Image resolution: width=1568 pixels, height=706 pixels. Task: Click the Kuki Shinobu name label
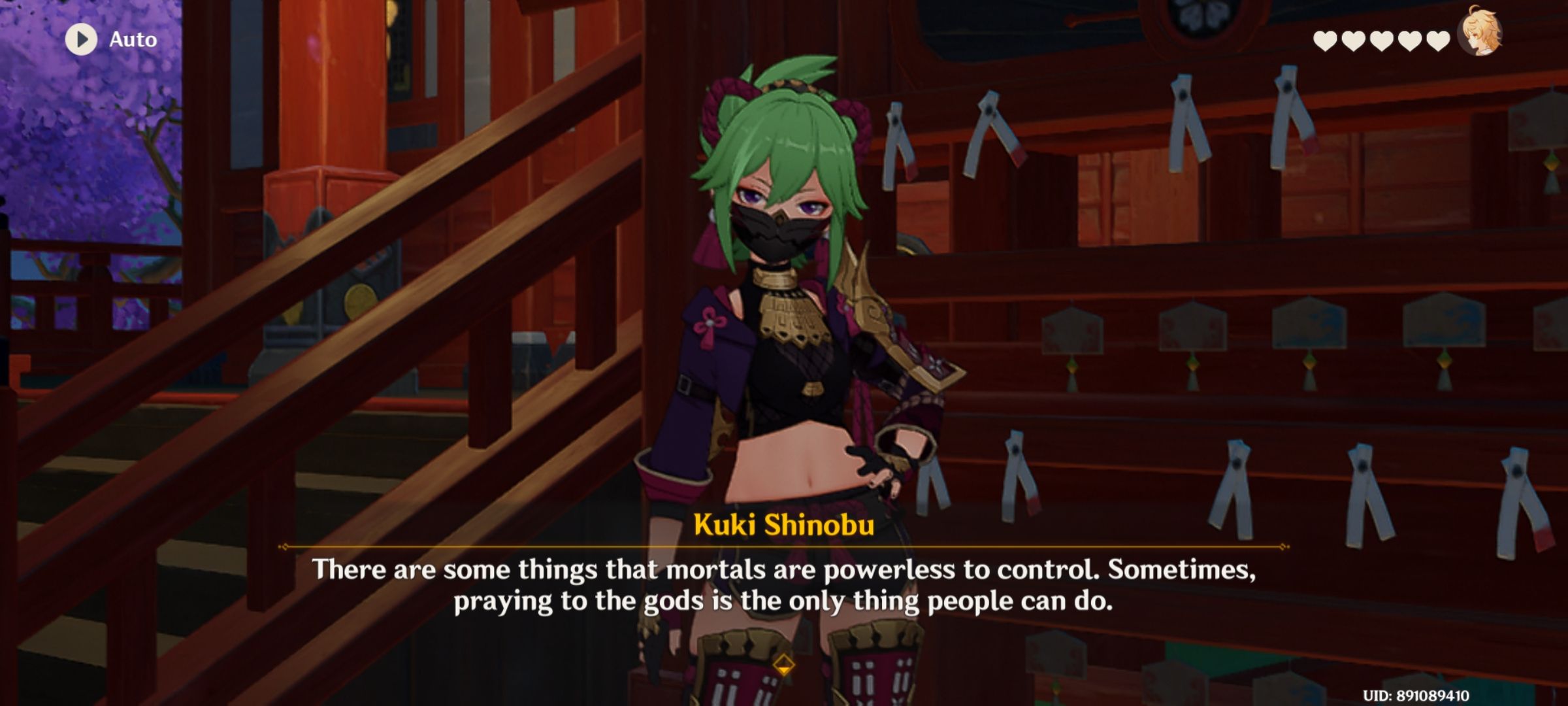point(784,524)
